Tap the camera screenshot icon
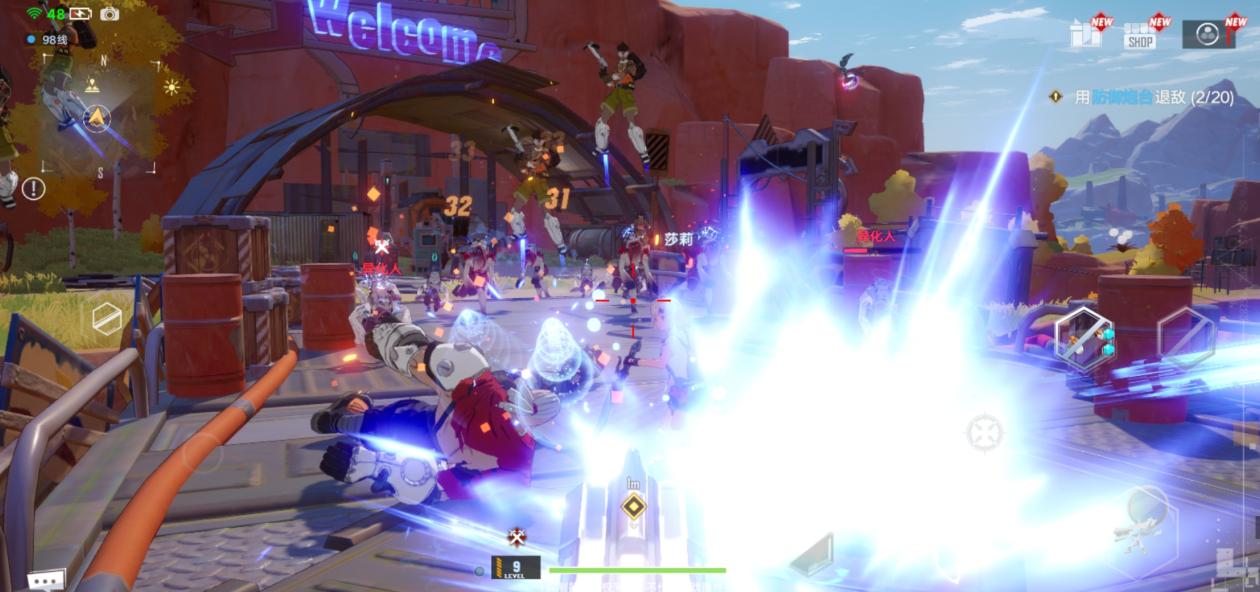Viewport: 1260px width, 592px height. coord(109,14)
